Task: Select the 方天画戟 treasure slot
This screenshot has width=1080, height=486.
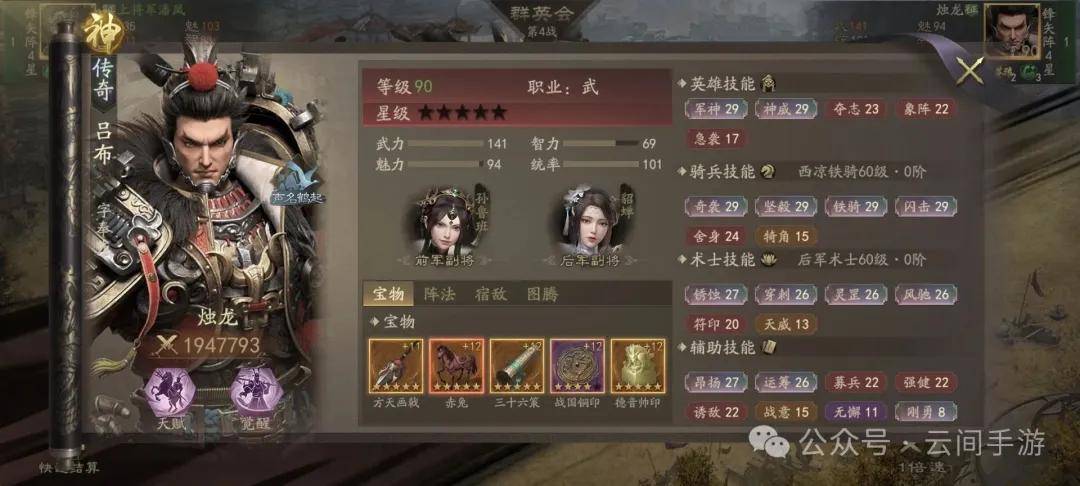Action: pos(396,366)
